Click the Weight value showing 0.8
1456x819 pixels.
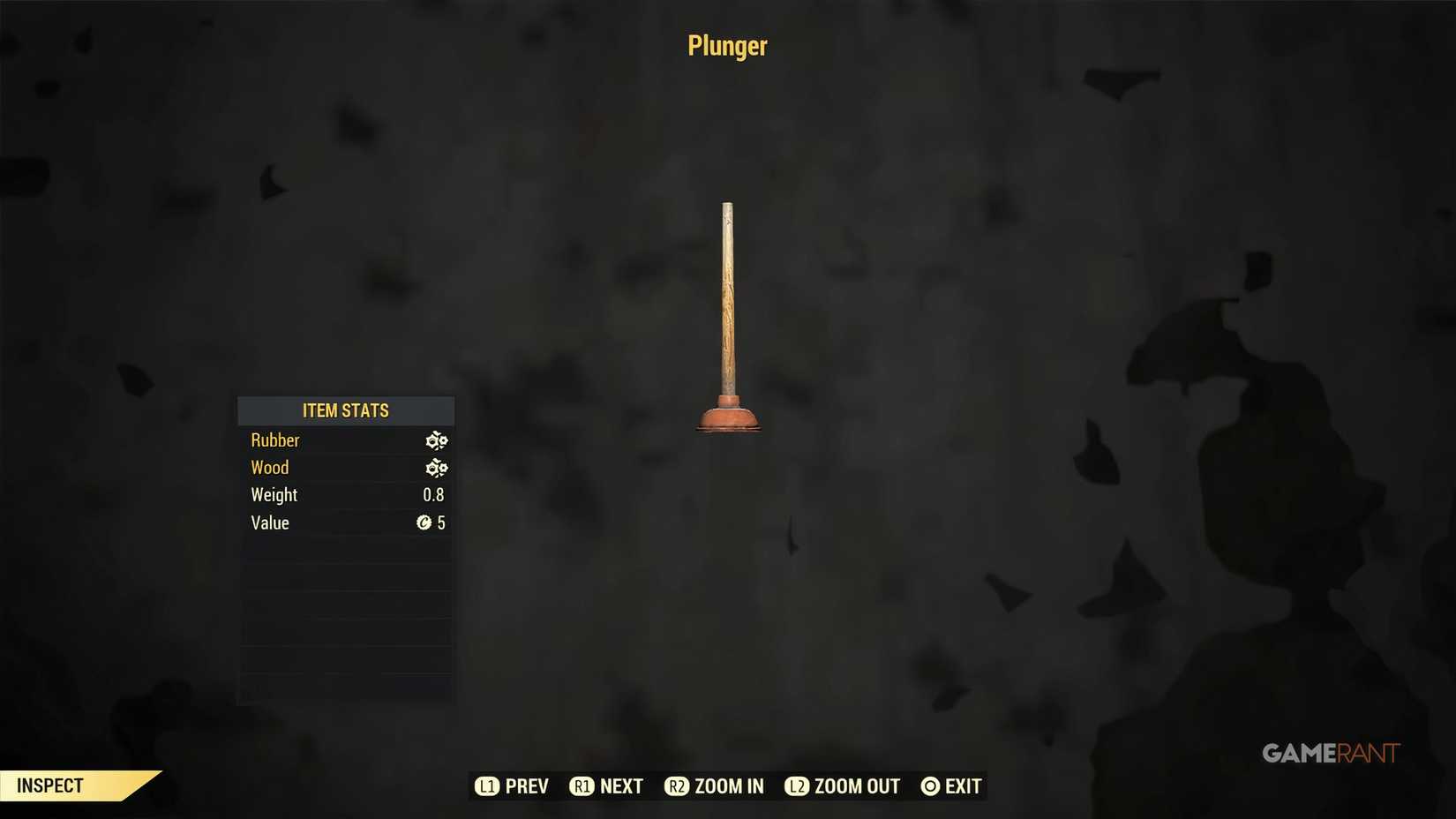[433, 495]
